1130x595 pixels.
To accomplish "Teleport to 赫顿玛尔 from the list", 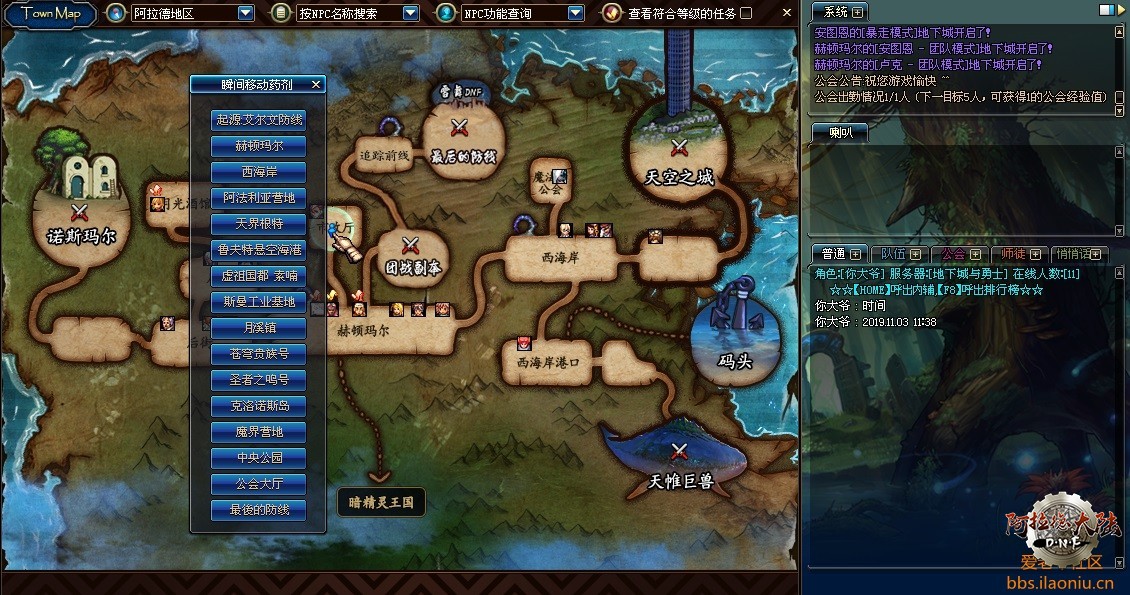I will point(259,146).
